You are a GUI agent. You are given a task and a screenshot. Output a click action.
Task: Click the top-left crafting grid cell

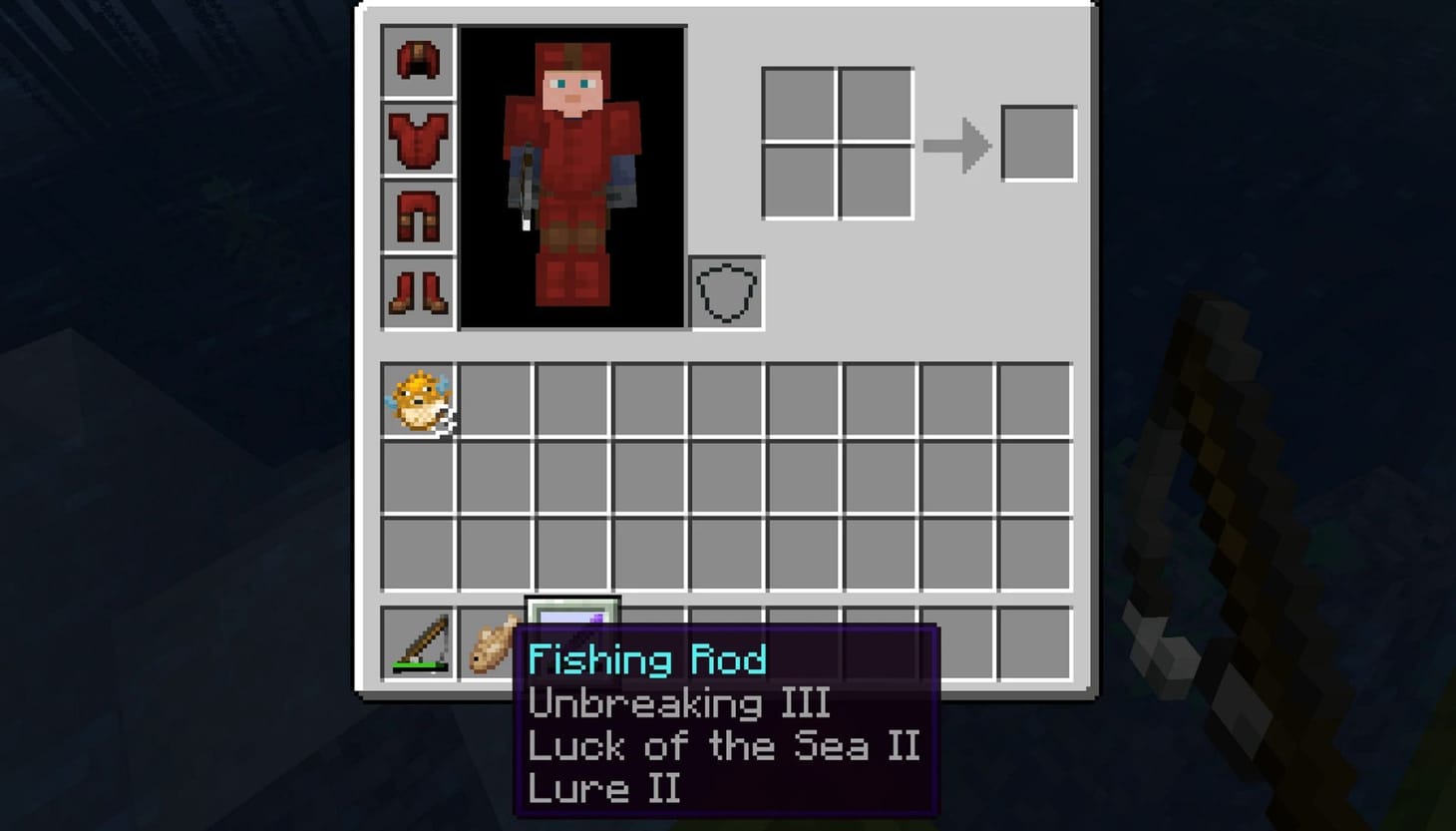click(x=799, y=103)
